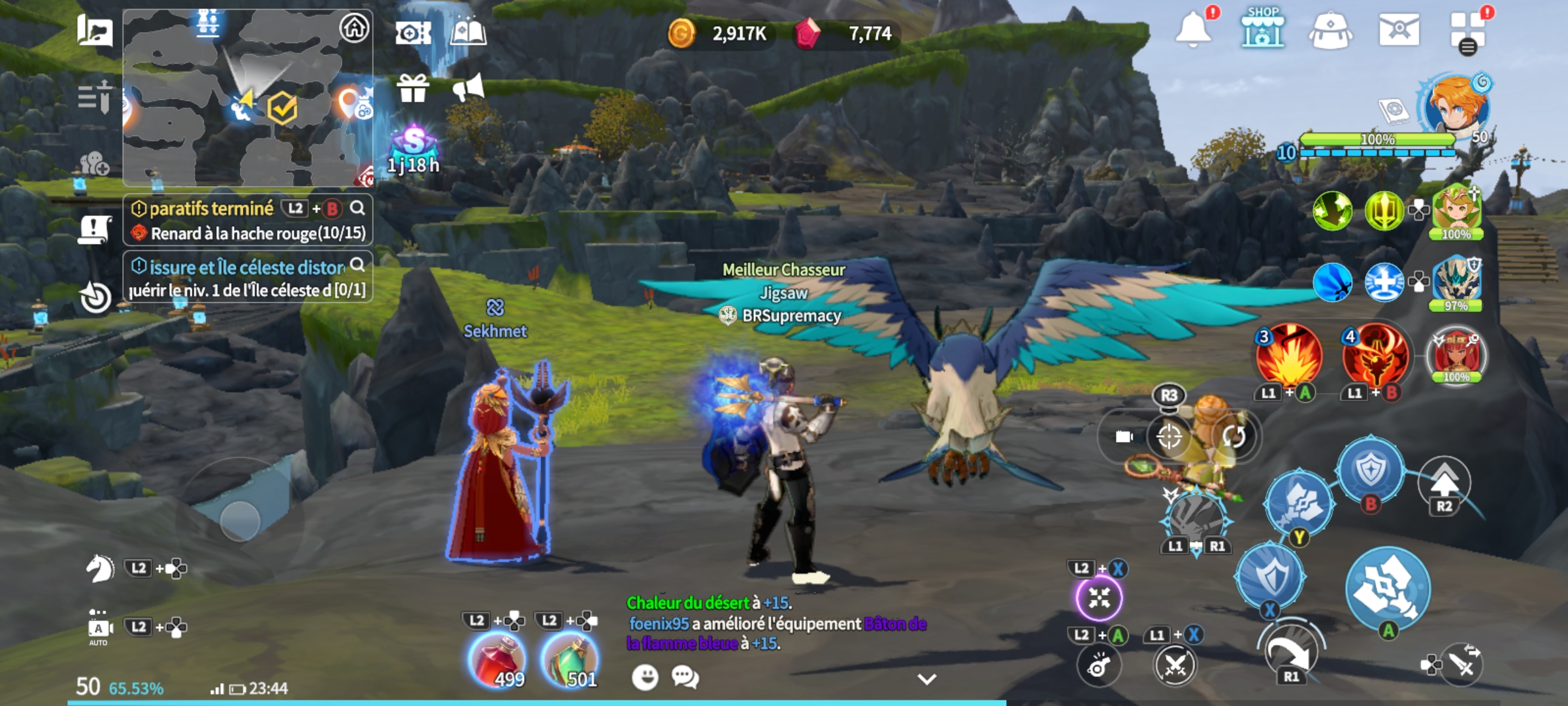Screen dimensions: 1568x706
Task: Open the megaphone announcements
Action: click(468, 88)
